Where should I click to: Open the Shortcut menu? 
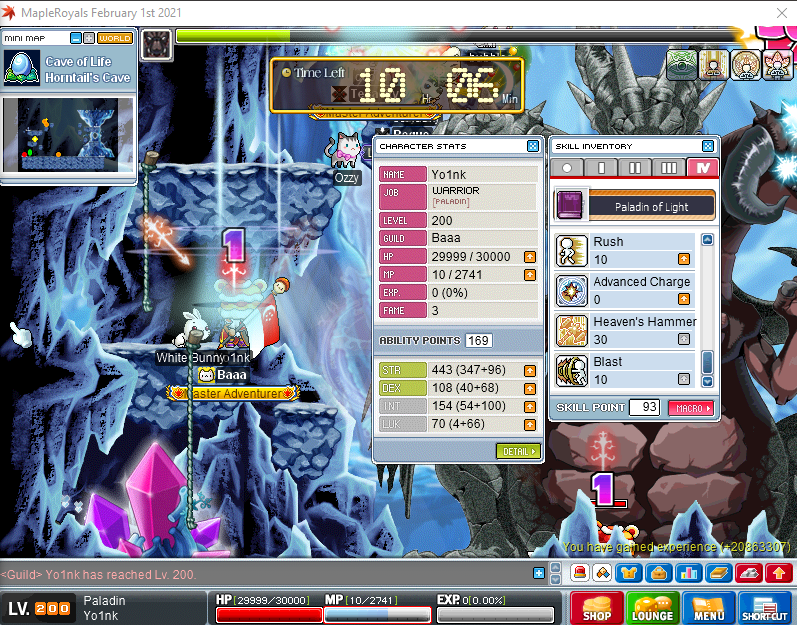coord(764,609)
